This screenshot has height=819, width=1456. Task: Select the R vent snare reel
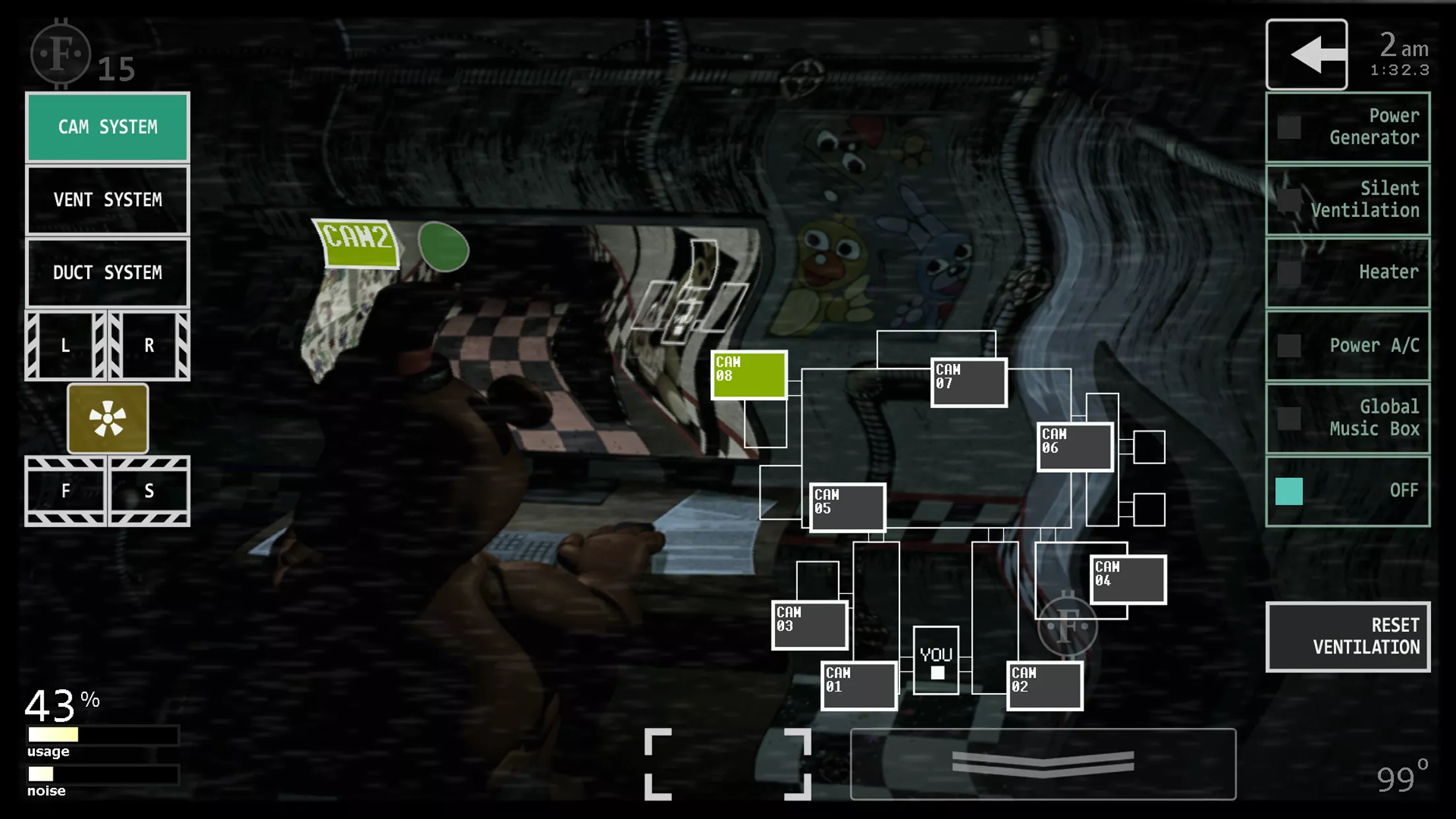click(x=149, y=344)
